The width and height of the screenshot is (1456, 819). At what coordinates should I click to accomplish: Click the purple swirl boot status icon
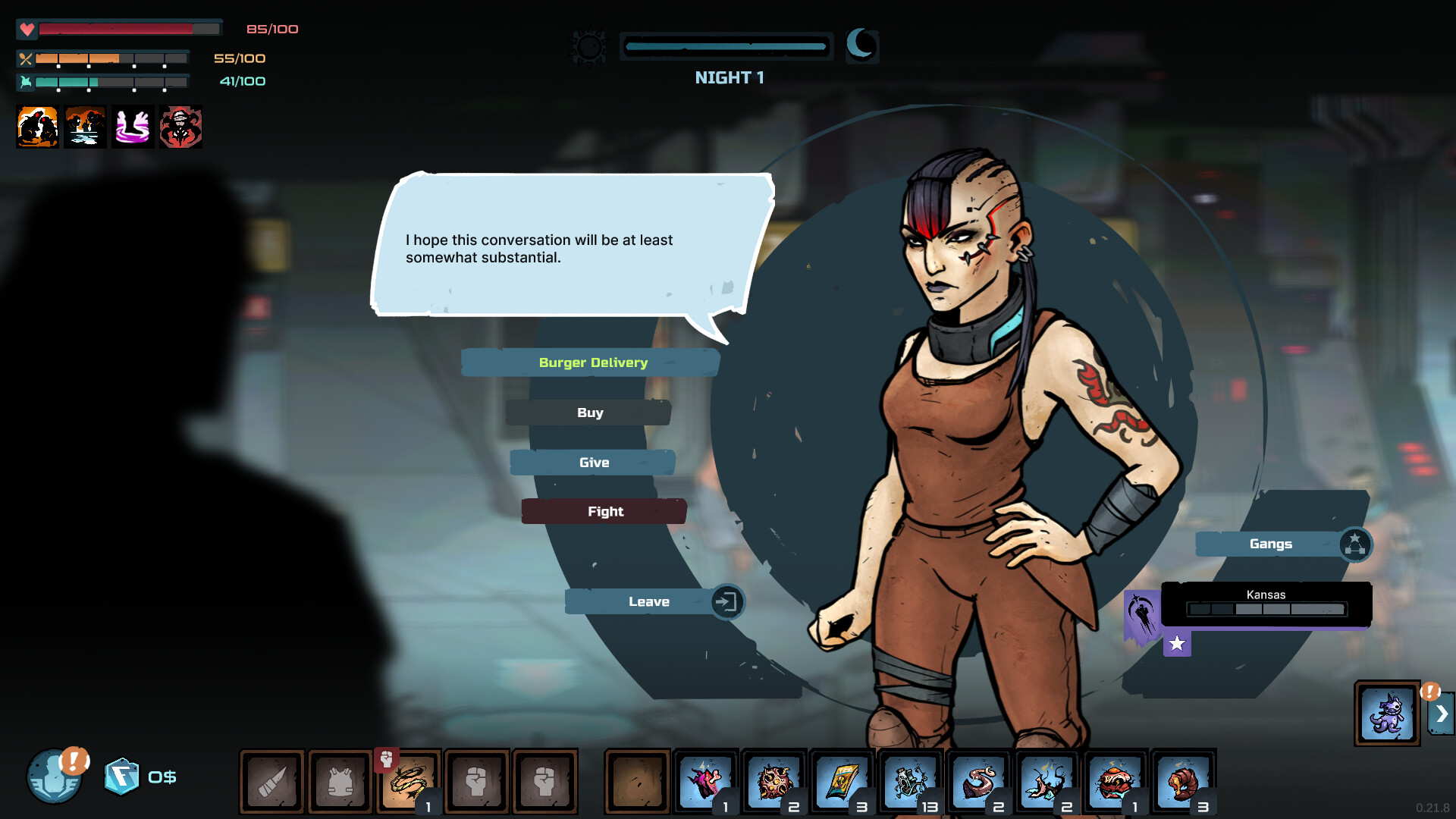[133, 127]
